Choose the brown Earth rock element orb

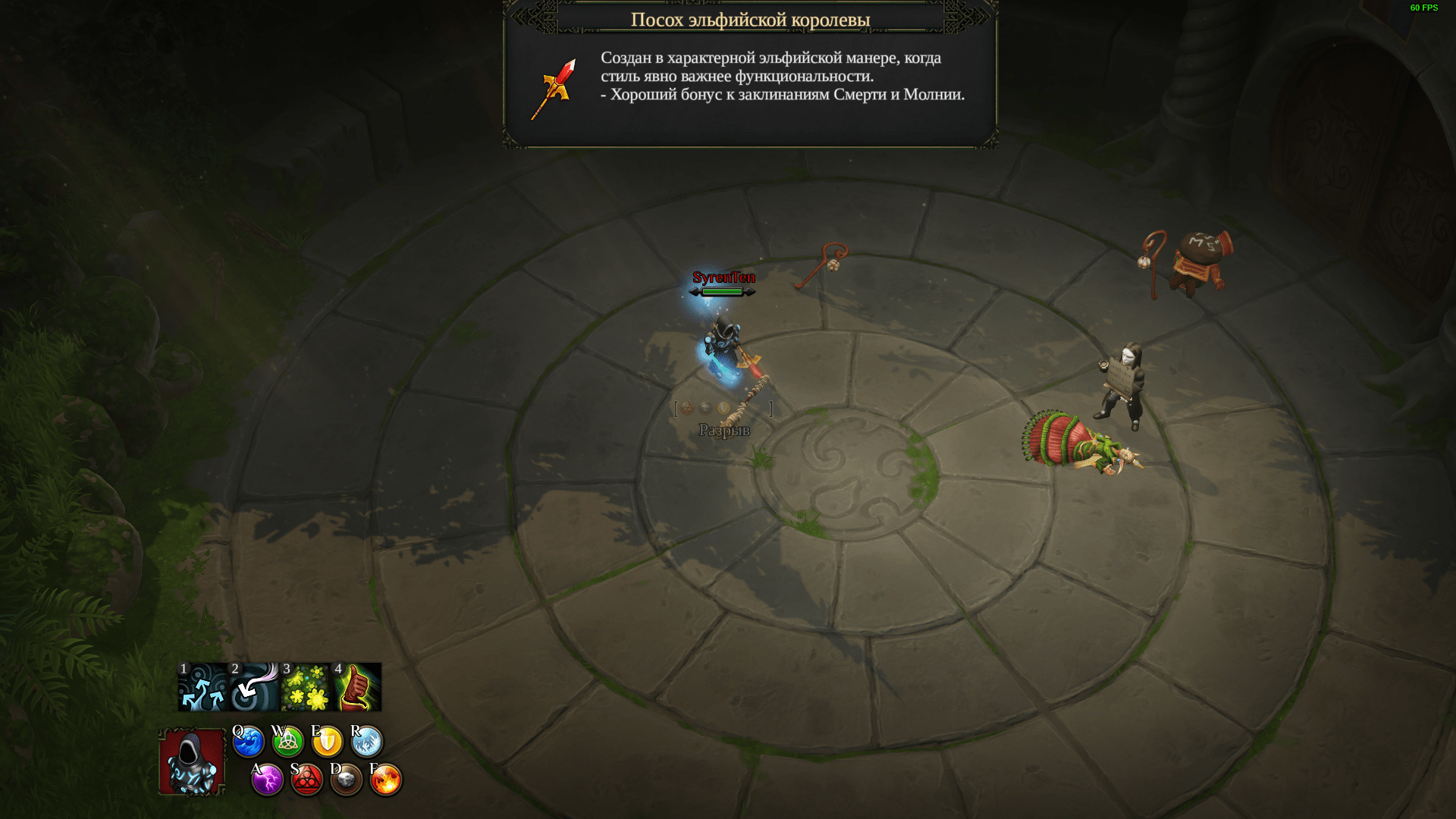coord(347,780)
